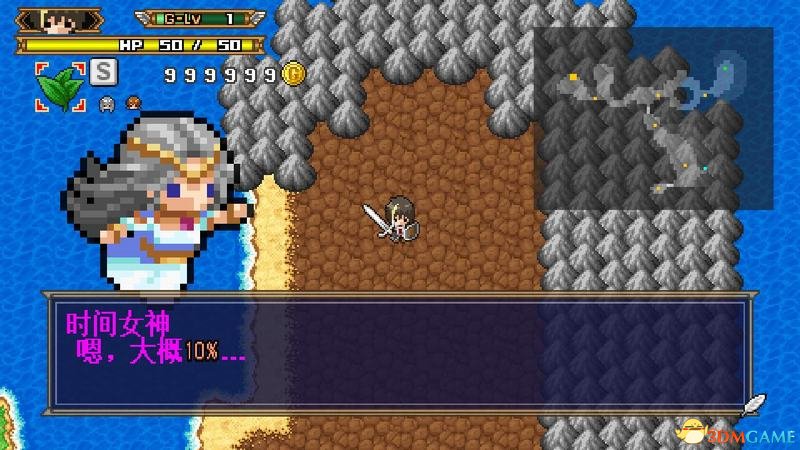Click the hero portrait frame
Screen dimensions: 800x450
(x=60, y=20)
